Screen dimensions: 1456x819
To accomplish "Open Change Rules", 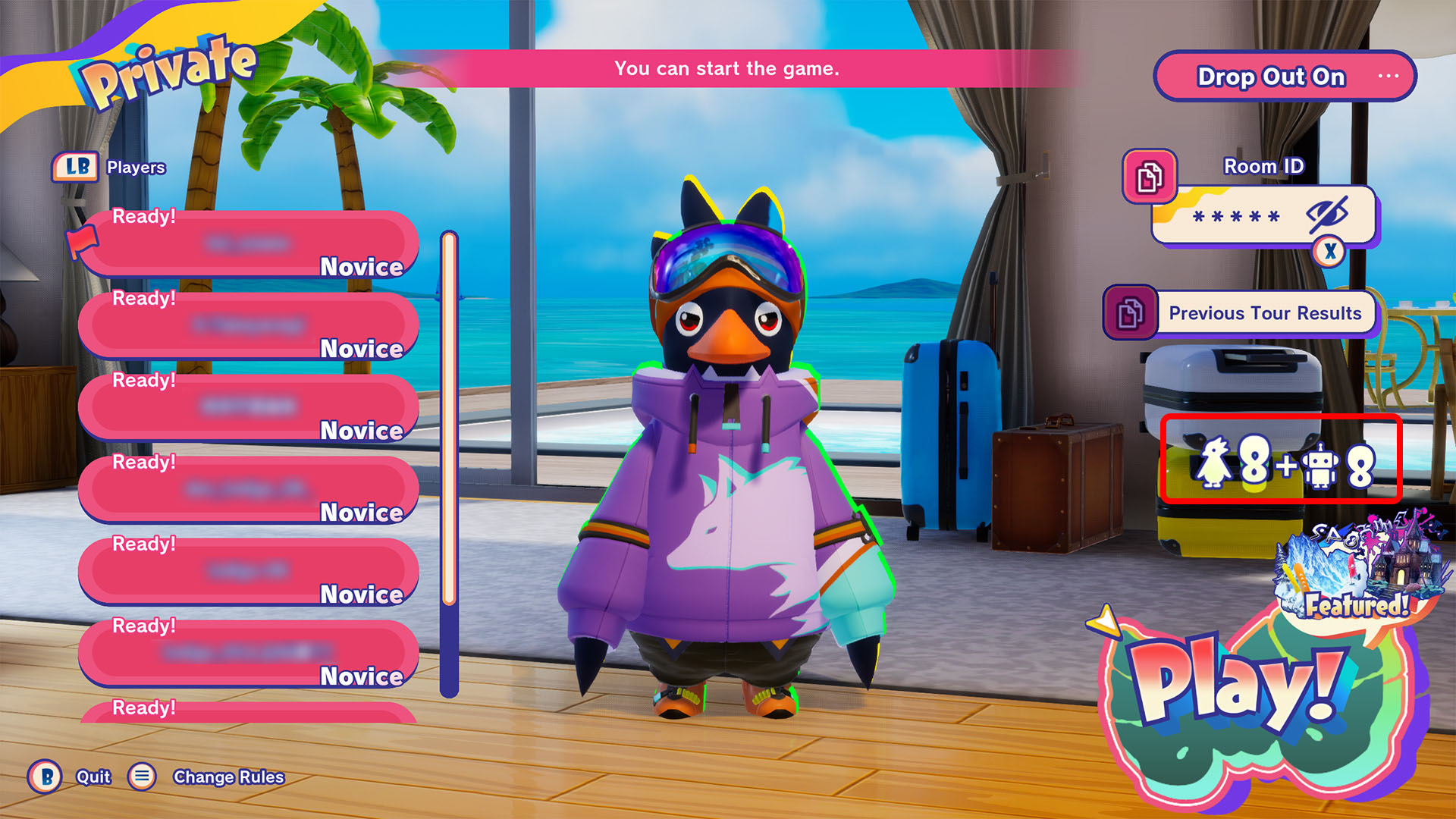I will 227,777.
